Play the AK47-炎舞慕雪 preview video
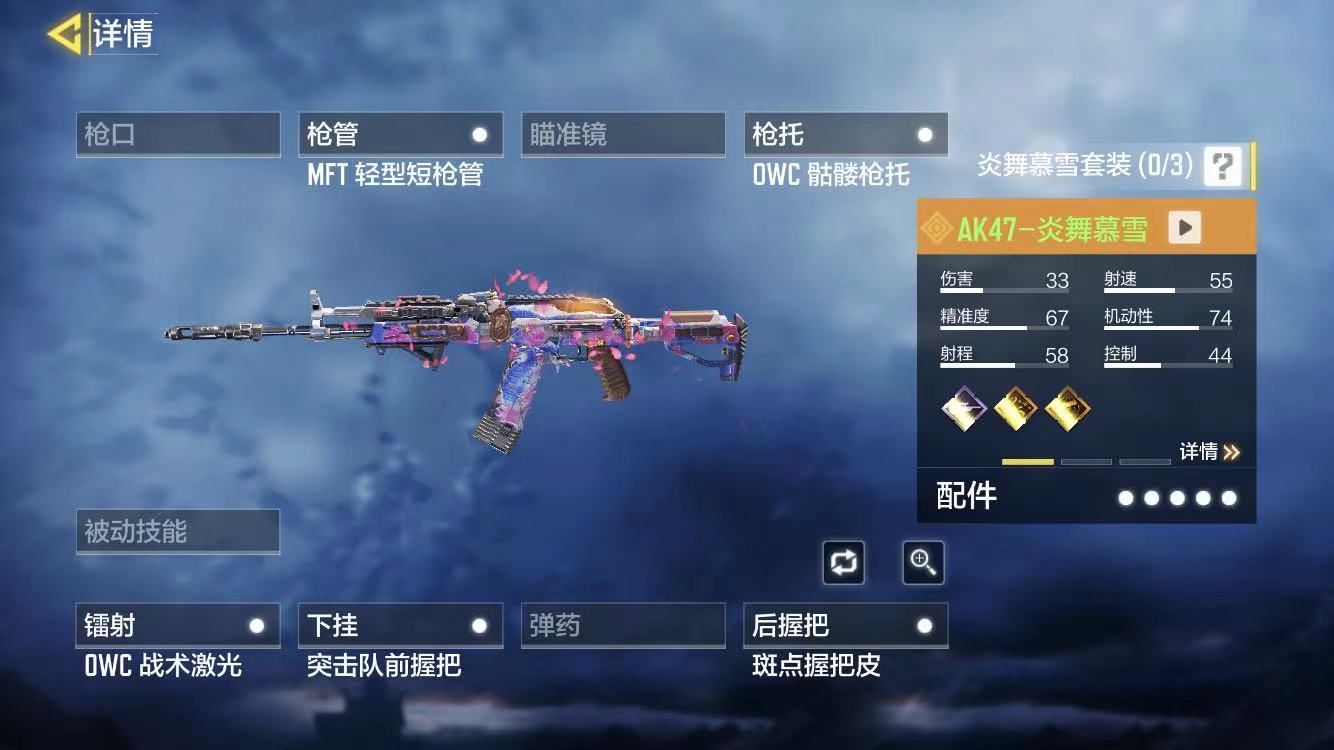This screenshot has height=750, width=1334. 1185,228
